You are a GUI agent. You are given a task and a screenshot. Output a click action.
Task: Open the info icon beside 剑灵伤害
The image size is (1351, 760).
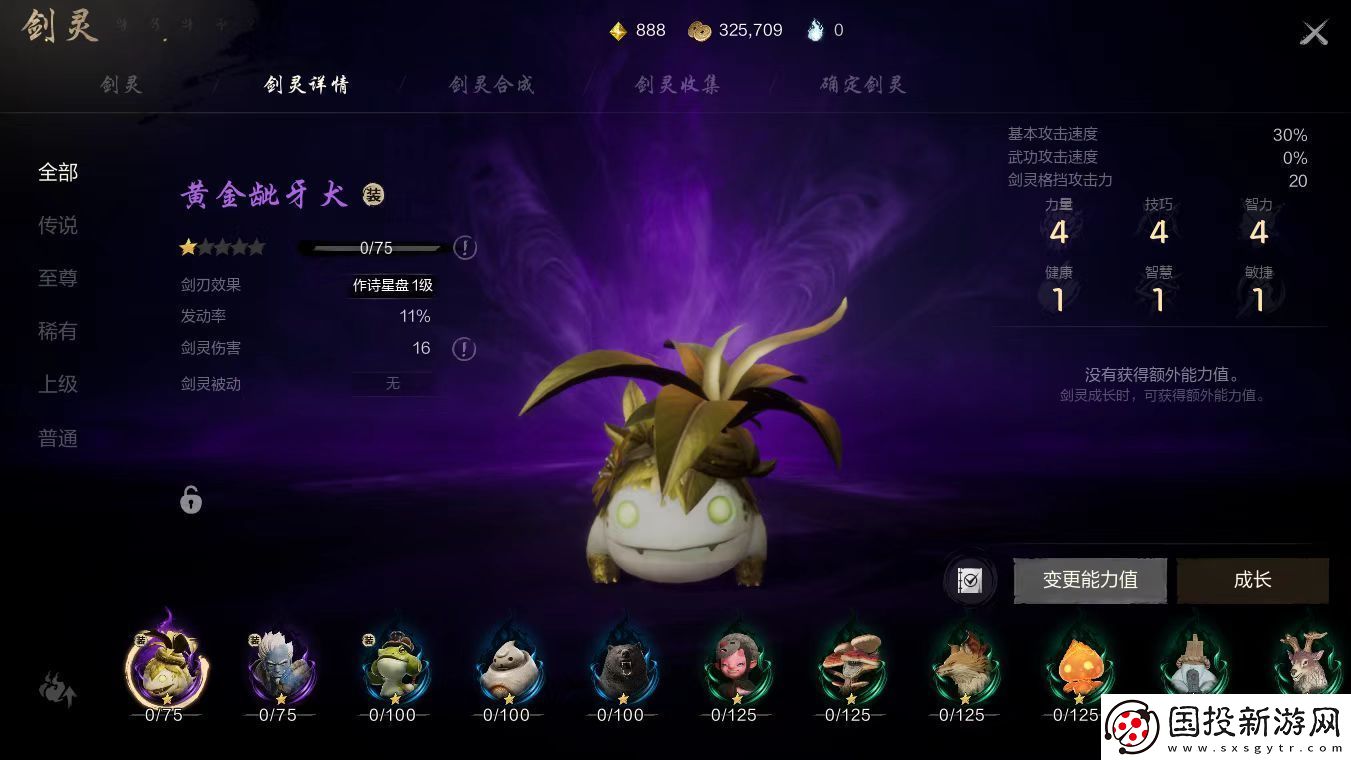pyautogui.click(x=464, y=349)
